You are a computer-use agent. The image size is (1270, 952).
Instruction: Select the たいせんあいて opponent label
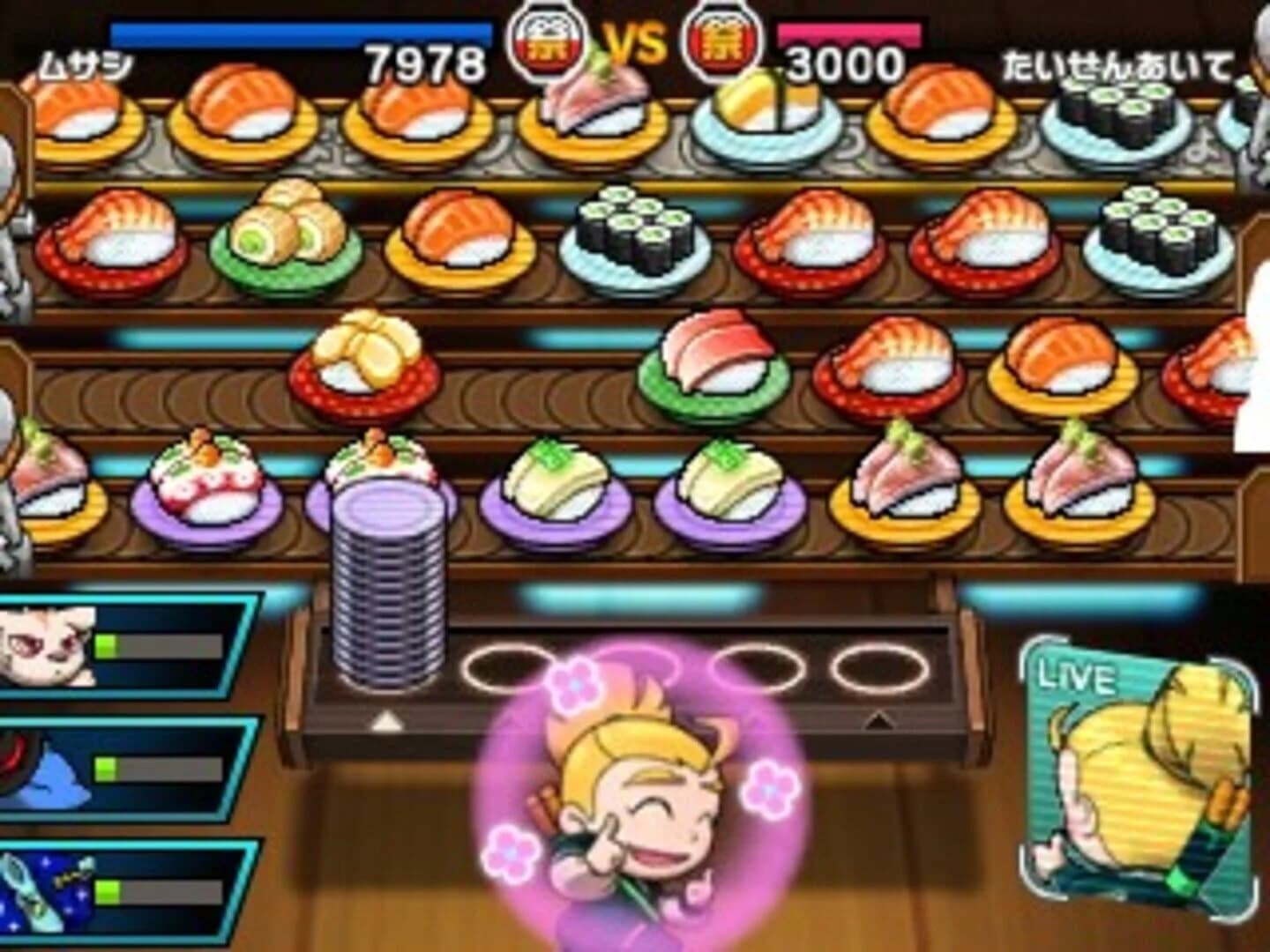1120,66
